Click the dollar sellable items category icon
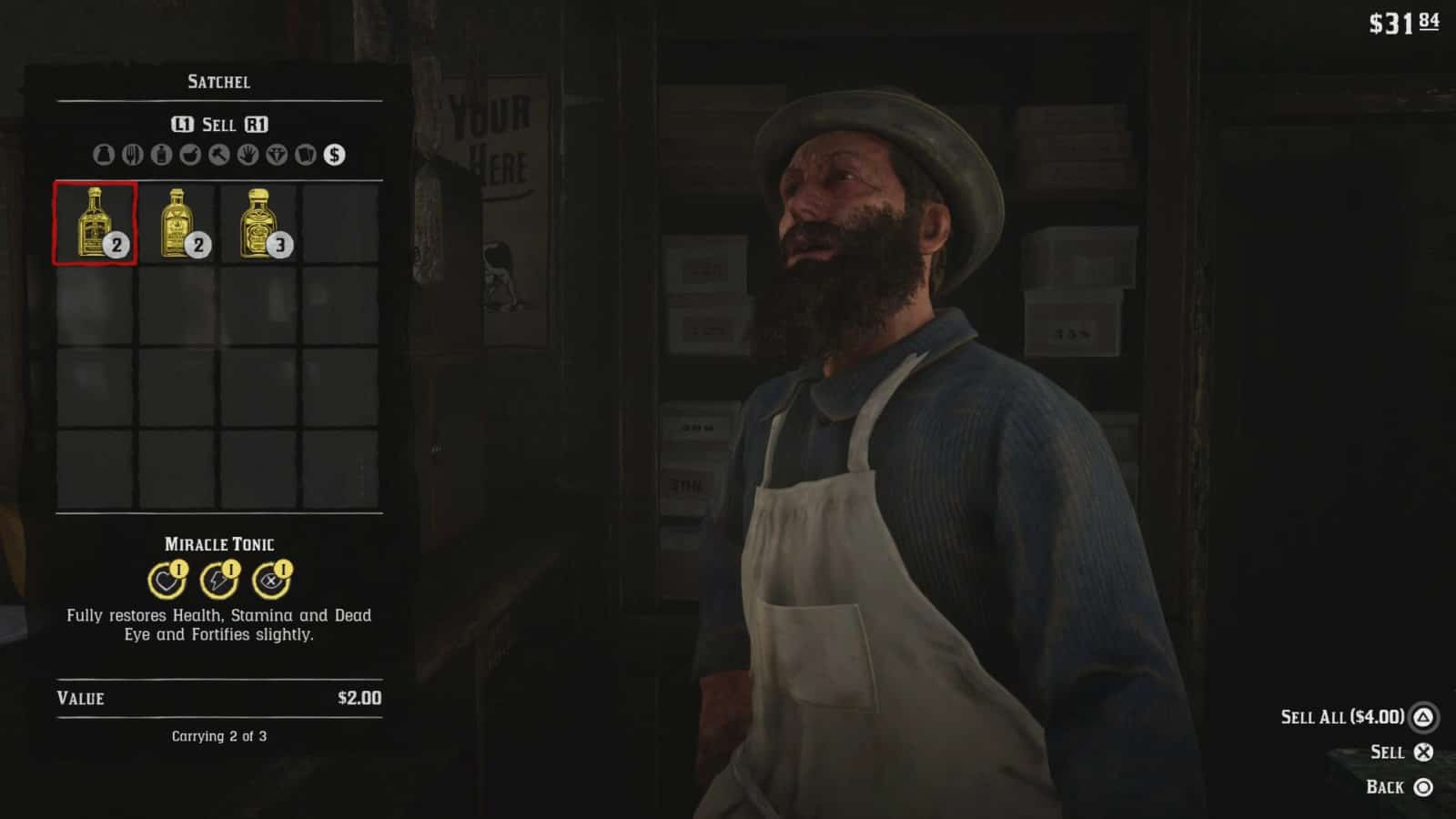 (x=333, y=155)
